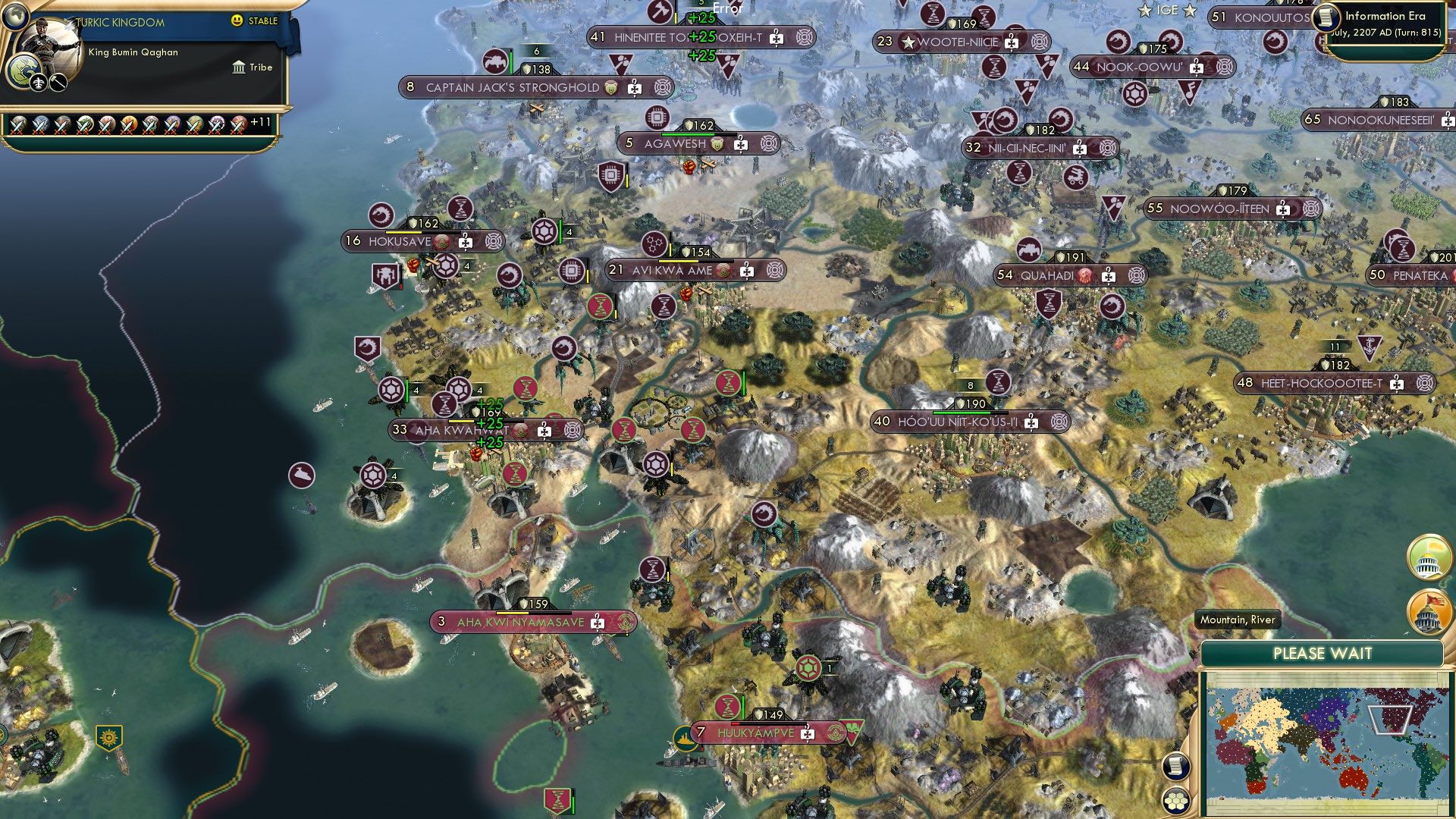Click the AGAWESH city name
The width and height of the screenshot is (1456, 819).
[673, 143]
